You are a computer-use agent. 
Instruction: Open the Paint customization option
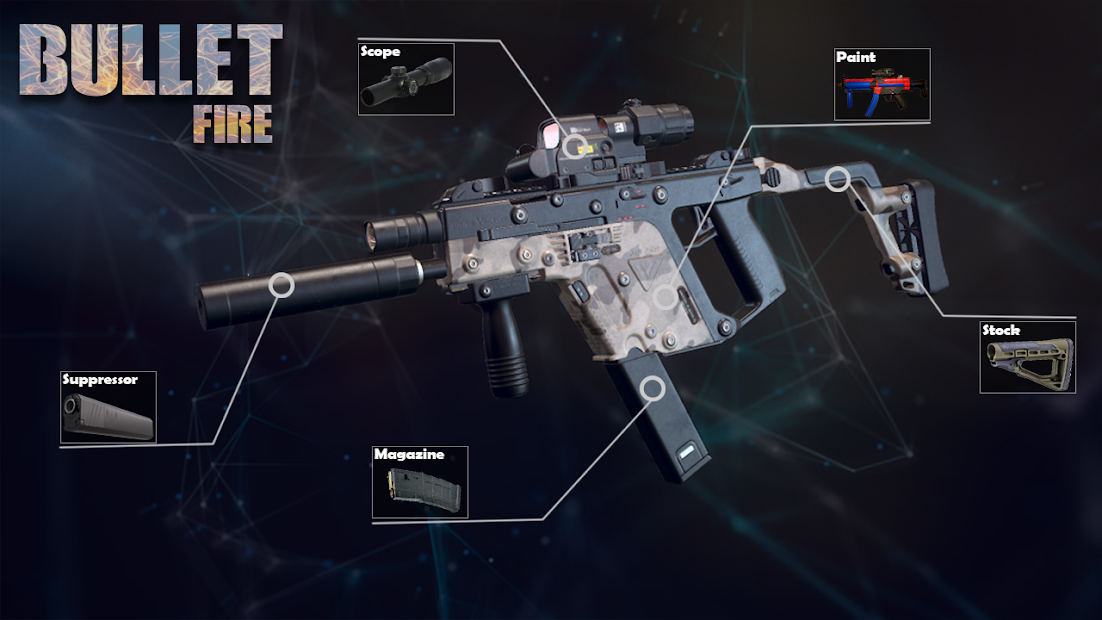882,85
